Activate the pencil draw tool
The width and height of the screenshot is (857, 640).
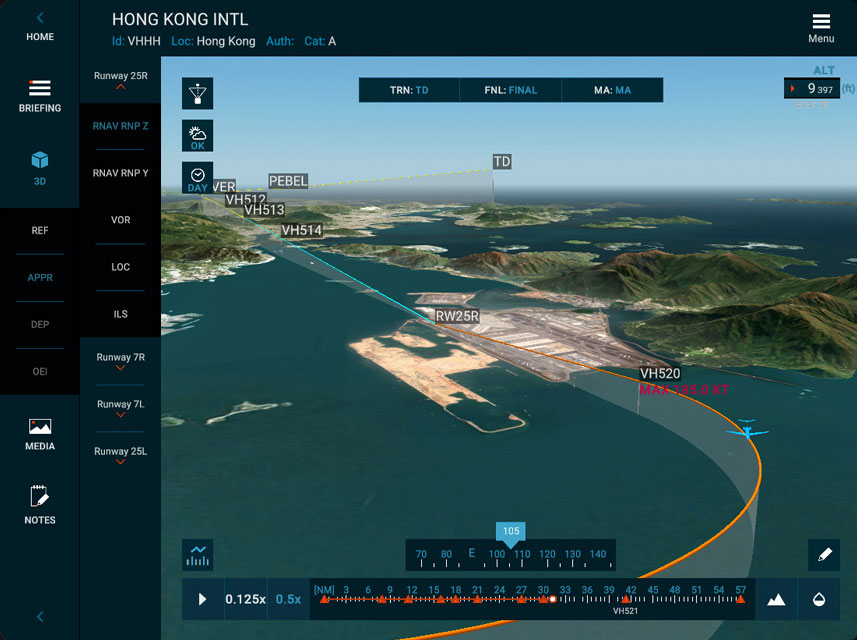click(x=824, y=553)
